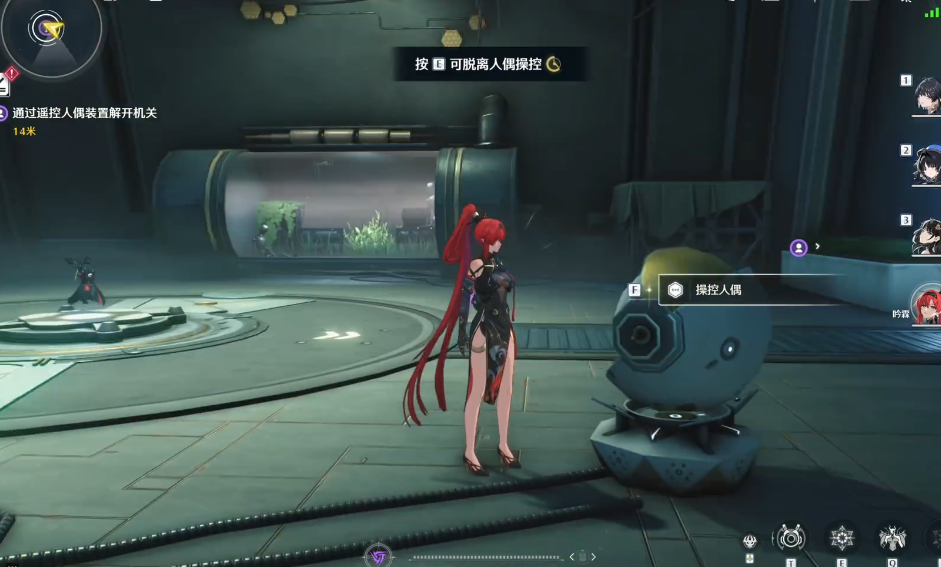Switch to party character slot 1
941x567 pixels.
pyautogui.click(x=927, y=96)
